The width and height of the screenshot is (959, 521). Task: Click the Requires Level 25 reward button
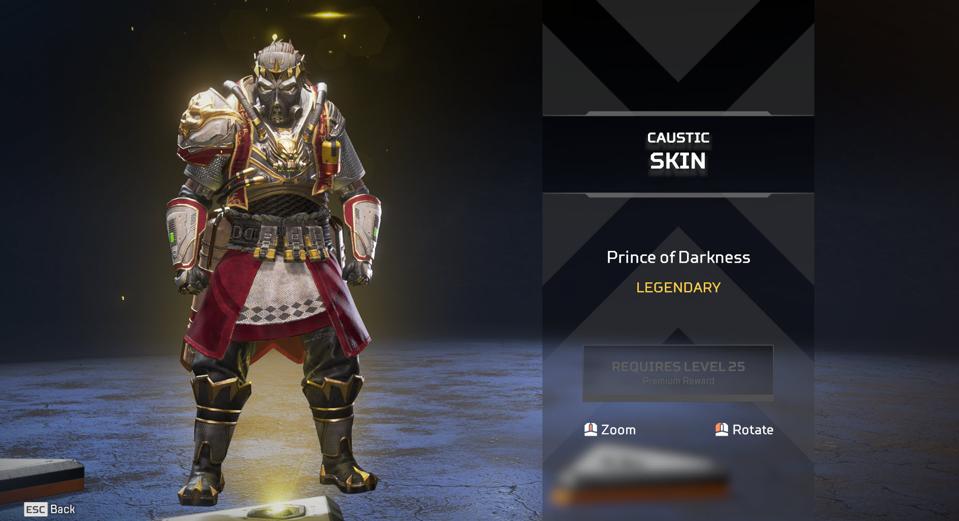pos(677,372)
